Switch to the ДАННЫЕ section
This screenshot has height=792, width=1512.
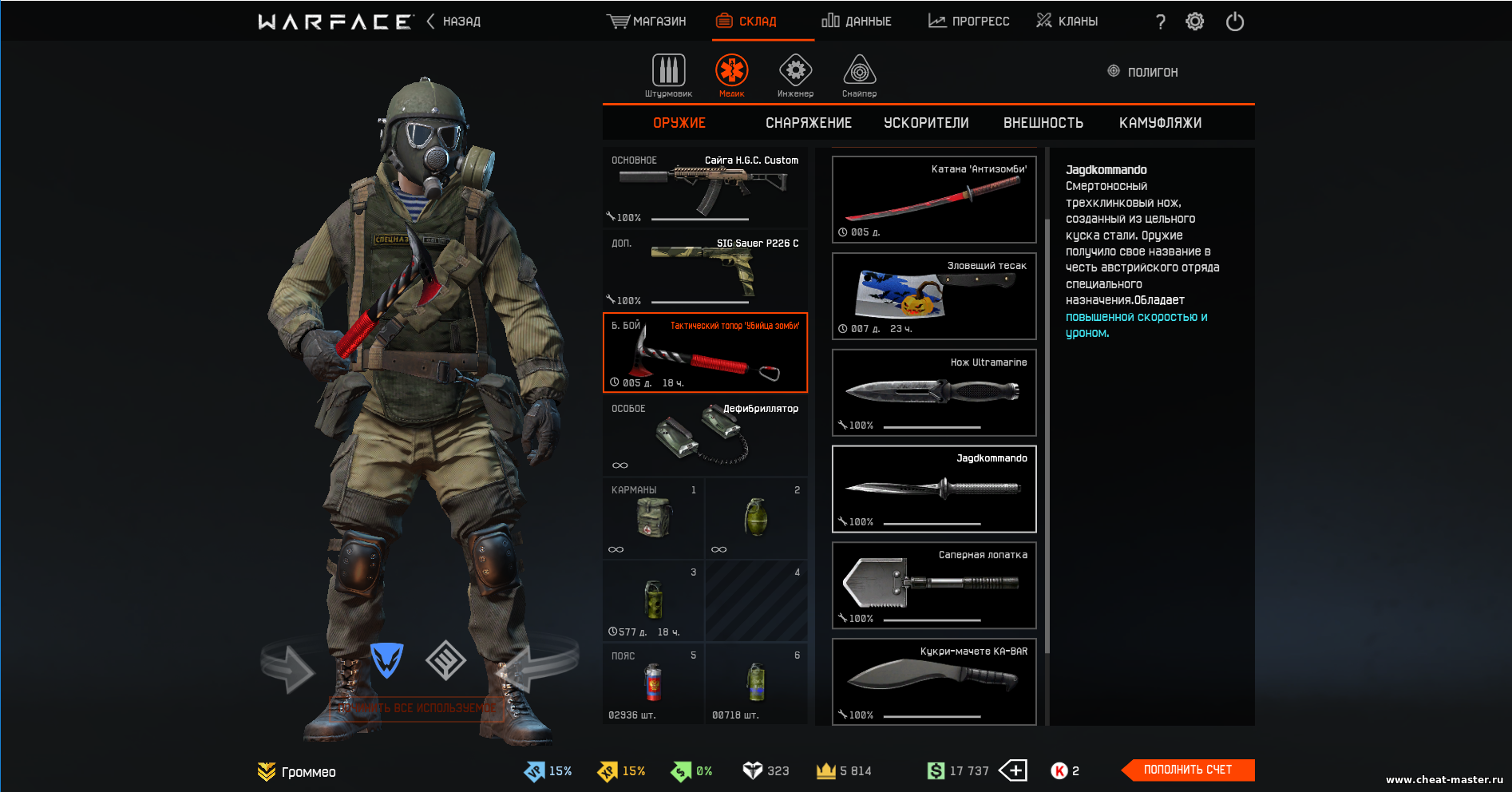click(857, 22)
